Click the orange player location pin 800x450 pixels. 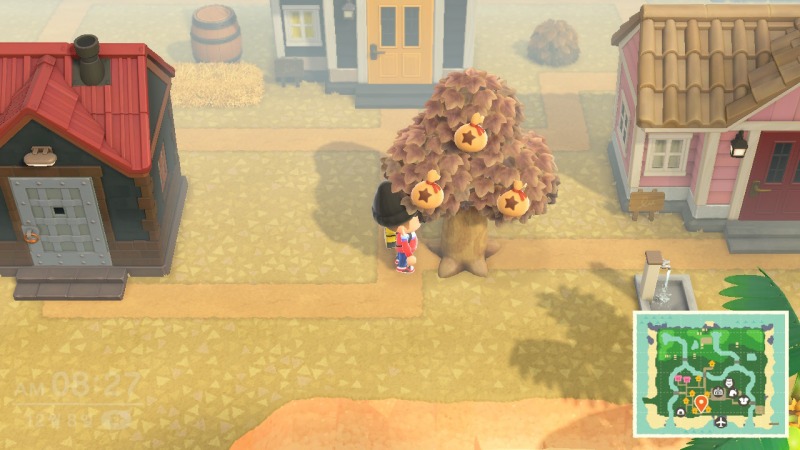click(x=701, y=402)
